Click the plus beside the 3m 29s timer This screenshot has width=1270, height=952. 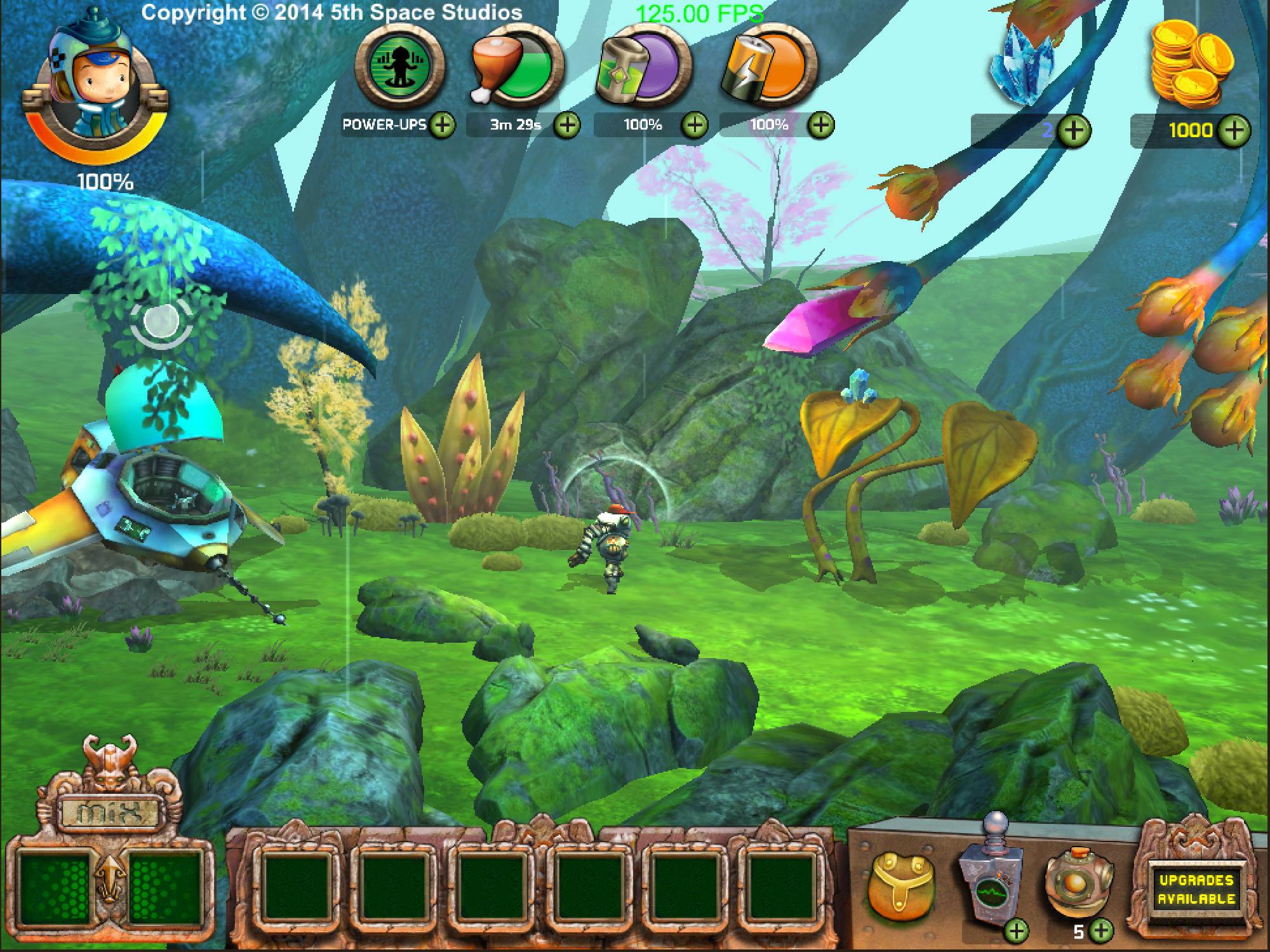(x=568, y=125)
